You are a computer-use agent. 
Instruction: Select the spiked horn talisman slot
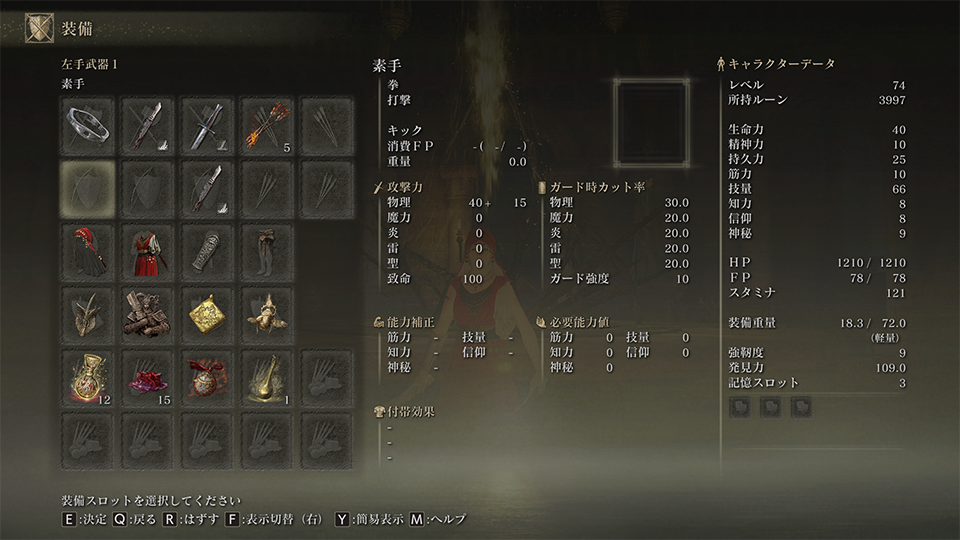click(x=87, y=313)
